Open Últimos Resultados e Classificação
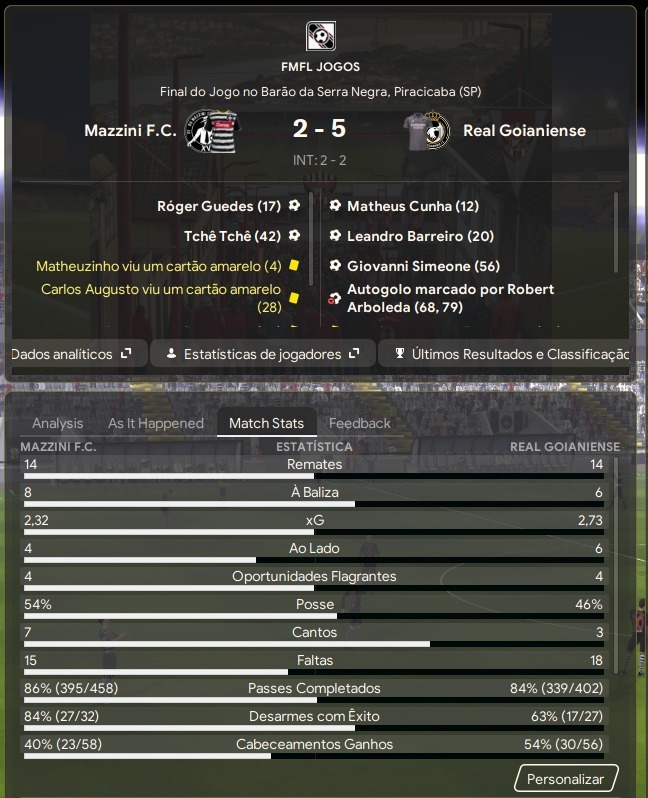Screen dimensions: 648x798 point(510,354)
